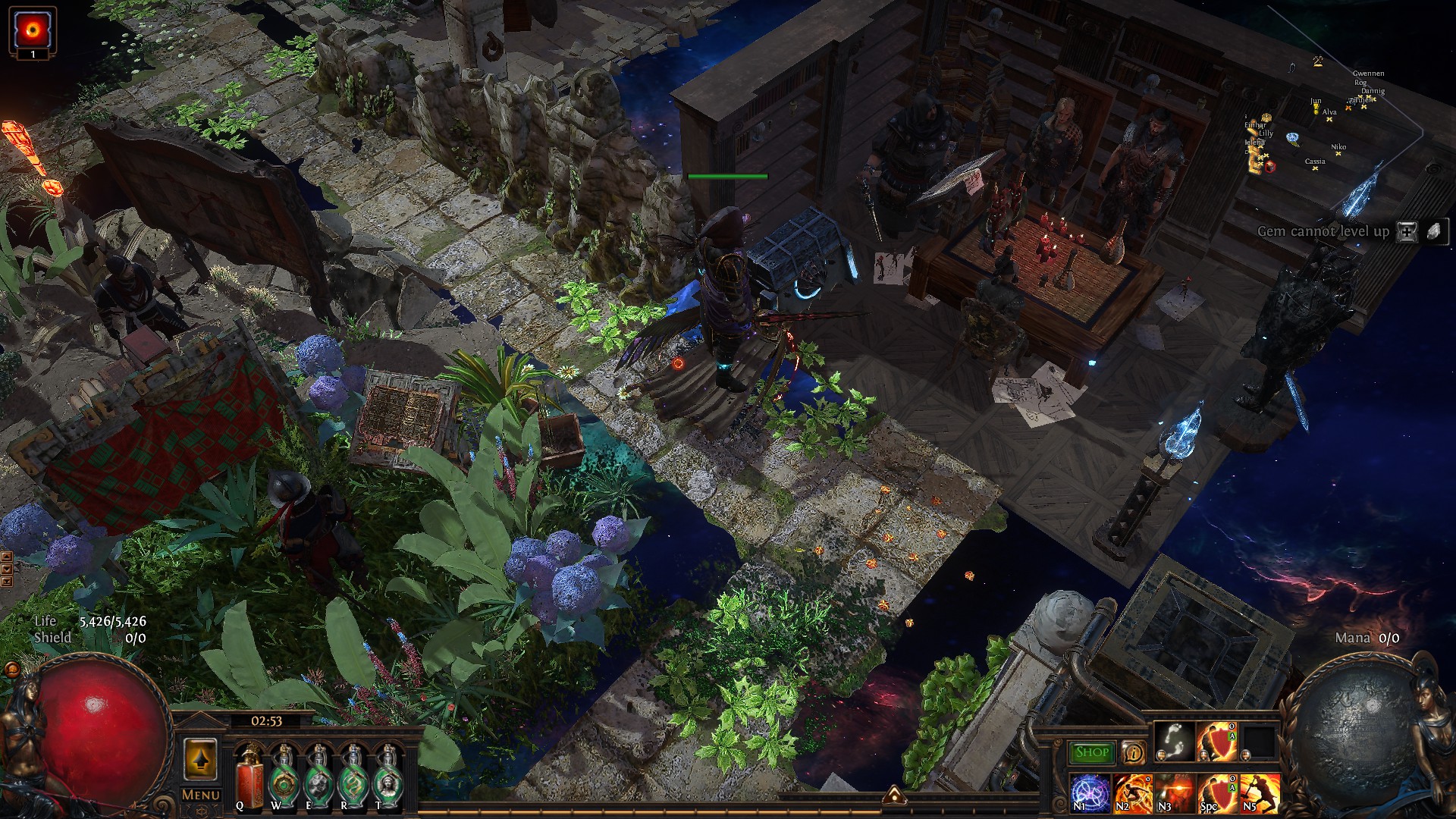Screen dimensions: 1456x819
Task: Activate the hammer-swinging figure skill N5
Action: click(x=1259, y=792)
